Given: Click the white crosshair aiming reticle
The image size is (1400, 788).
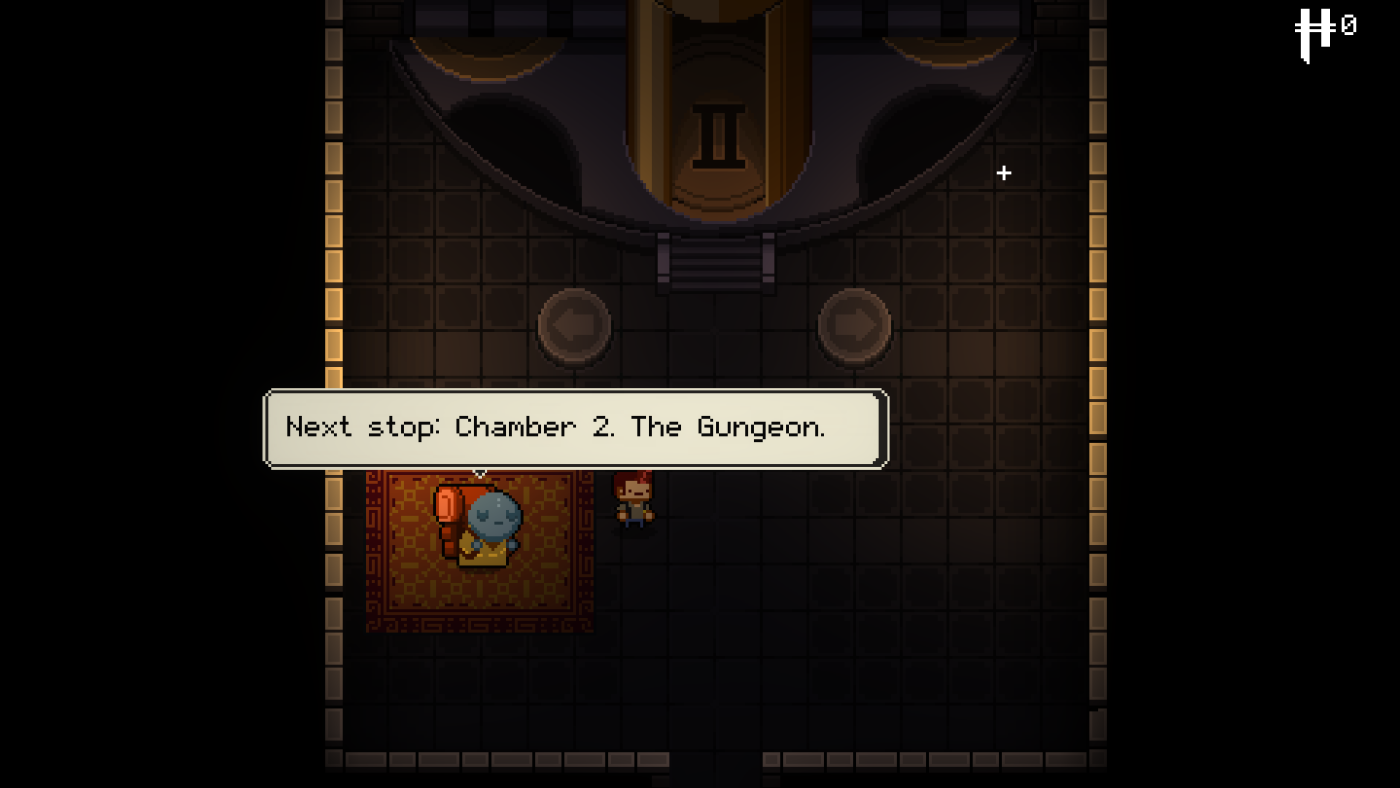Looking at the screenshot, I should point(1004,173).
